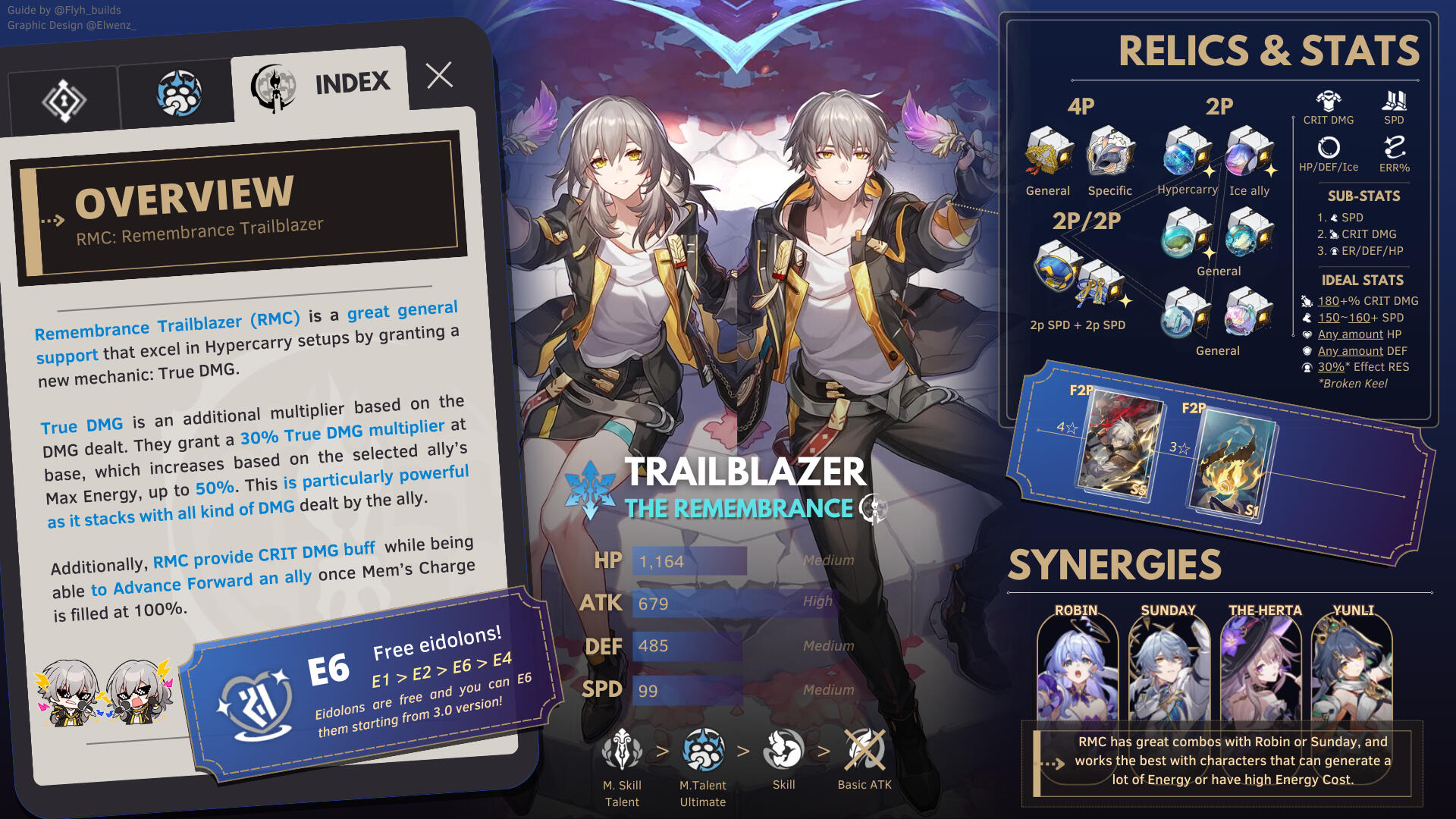
Task: Select the M.Talent Ultimate icon
Action: tap(703, 751)
